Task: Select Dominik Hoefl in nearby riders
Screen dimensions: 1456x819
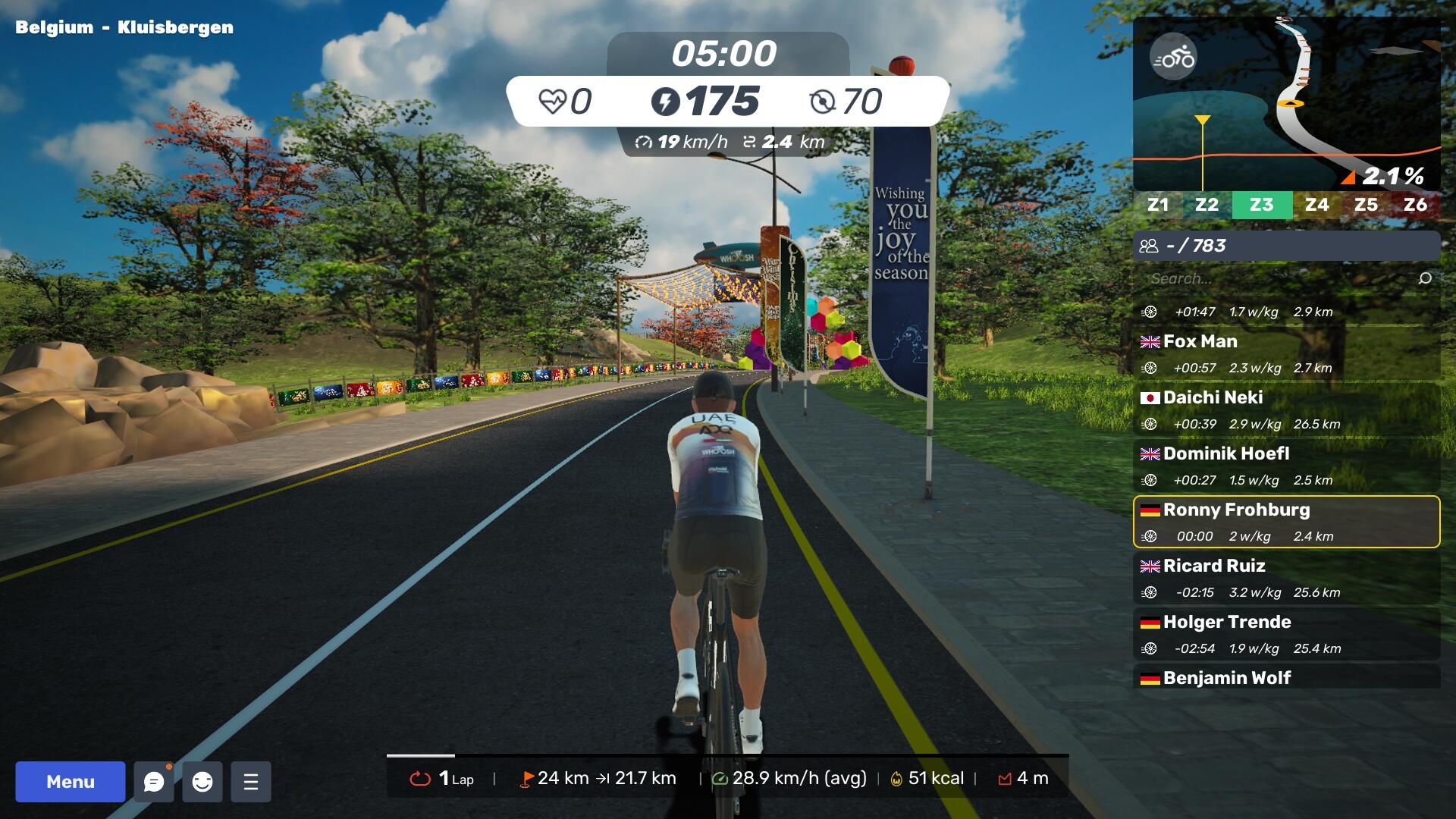Action: (x=1286, y=466)
